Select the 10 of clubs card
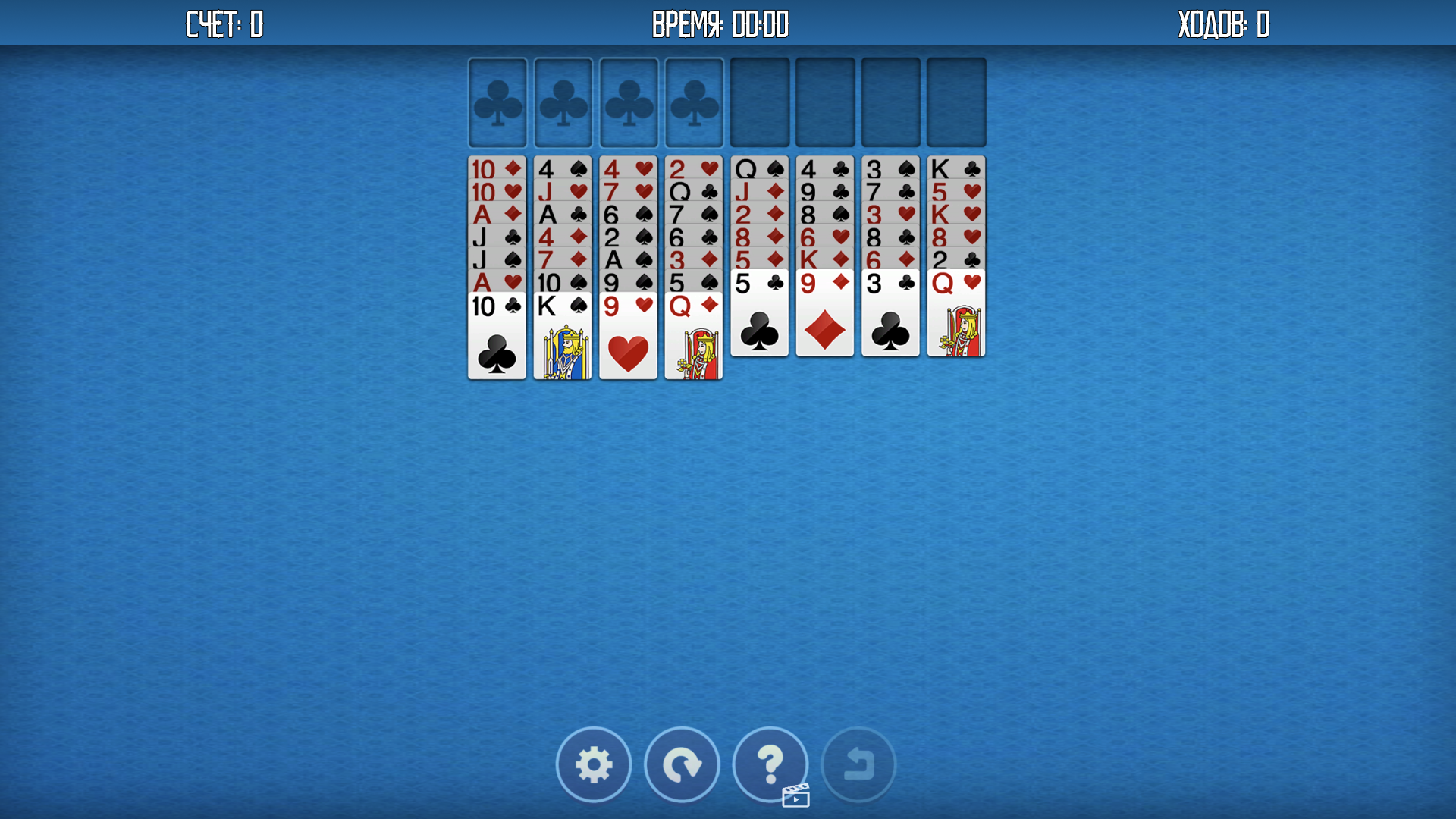The image size is (1456, 819). point(497,334)
